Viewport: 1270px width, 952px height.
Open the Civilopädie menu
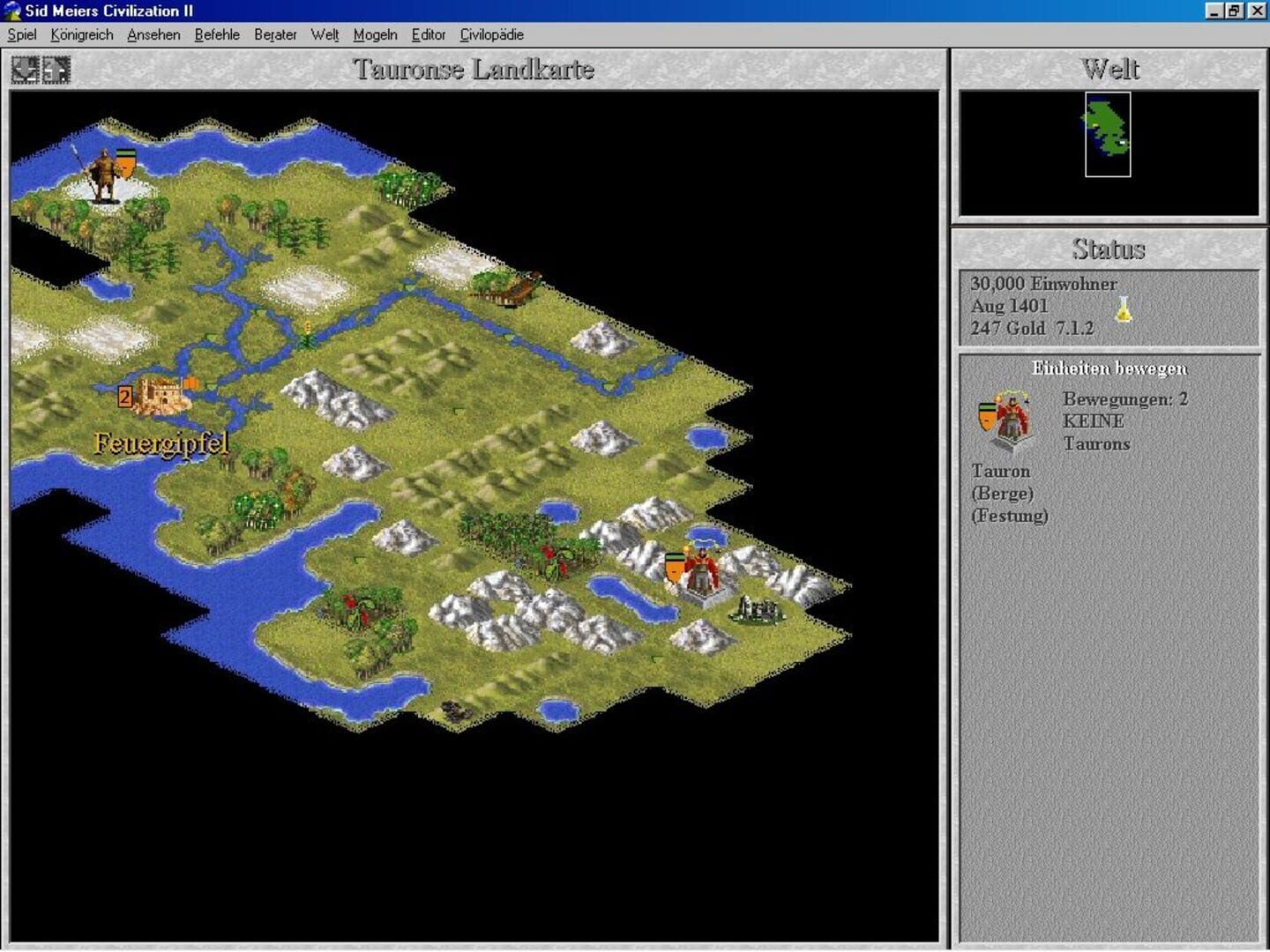click(491, 34)
